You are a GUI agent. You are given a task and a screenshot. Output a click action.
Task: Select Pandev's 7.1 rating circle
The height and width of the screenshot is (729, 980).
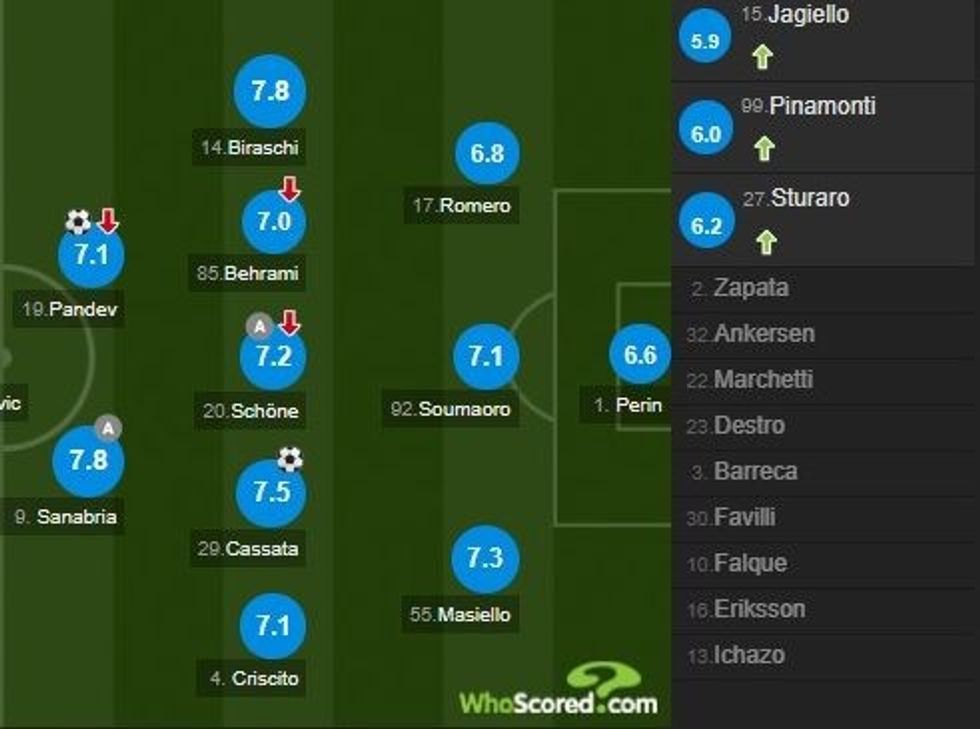[91, 255]
